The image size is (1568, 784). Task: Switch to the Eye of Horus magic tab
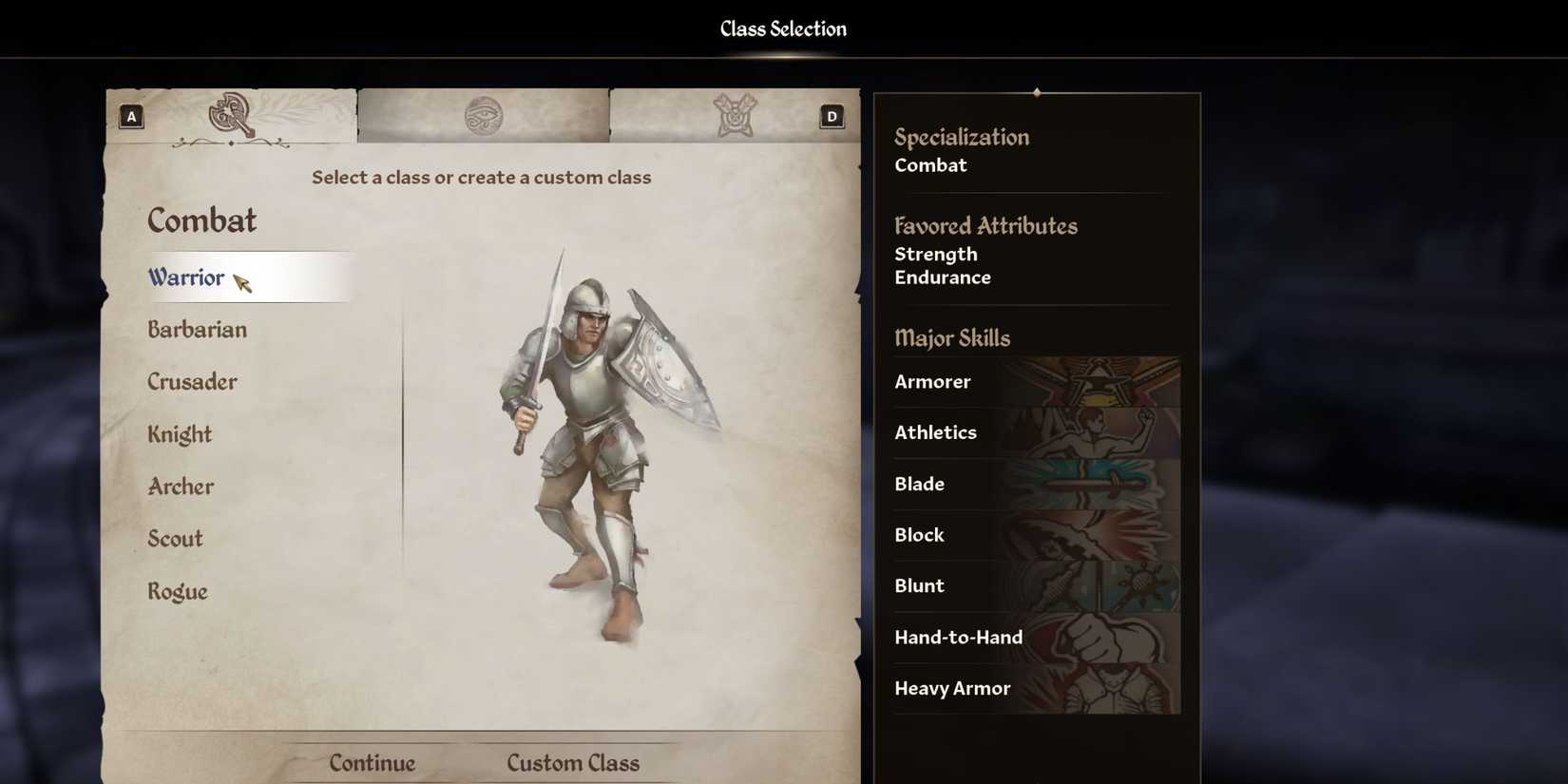[483, 112]
